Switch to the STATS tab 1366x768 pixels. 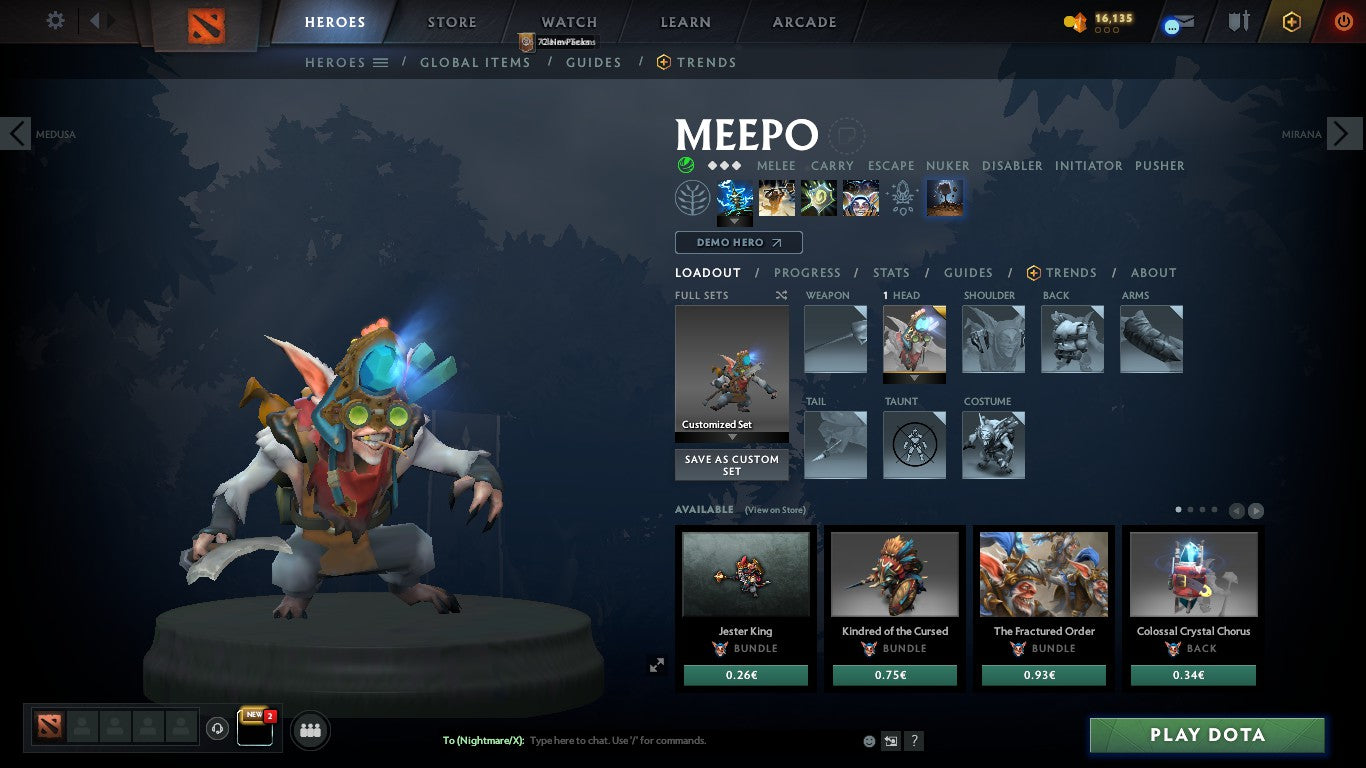[x=890, y=272]
